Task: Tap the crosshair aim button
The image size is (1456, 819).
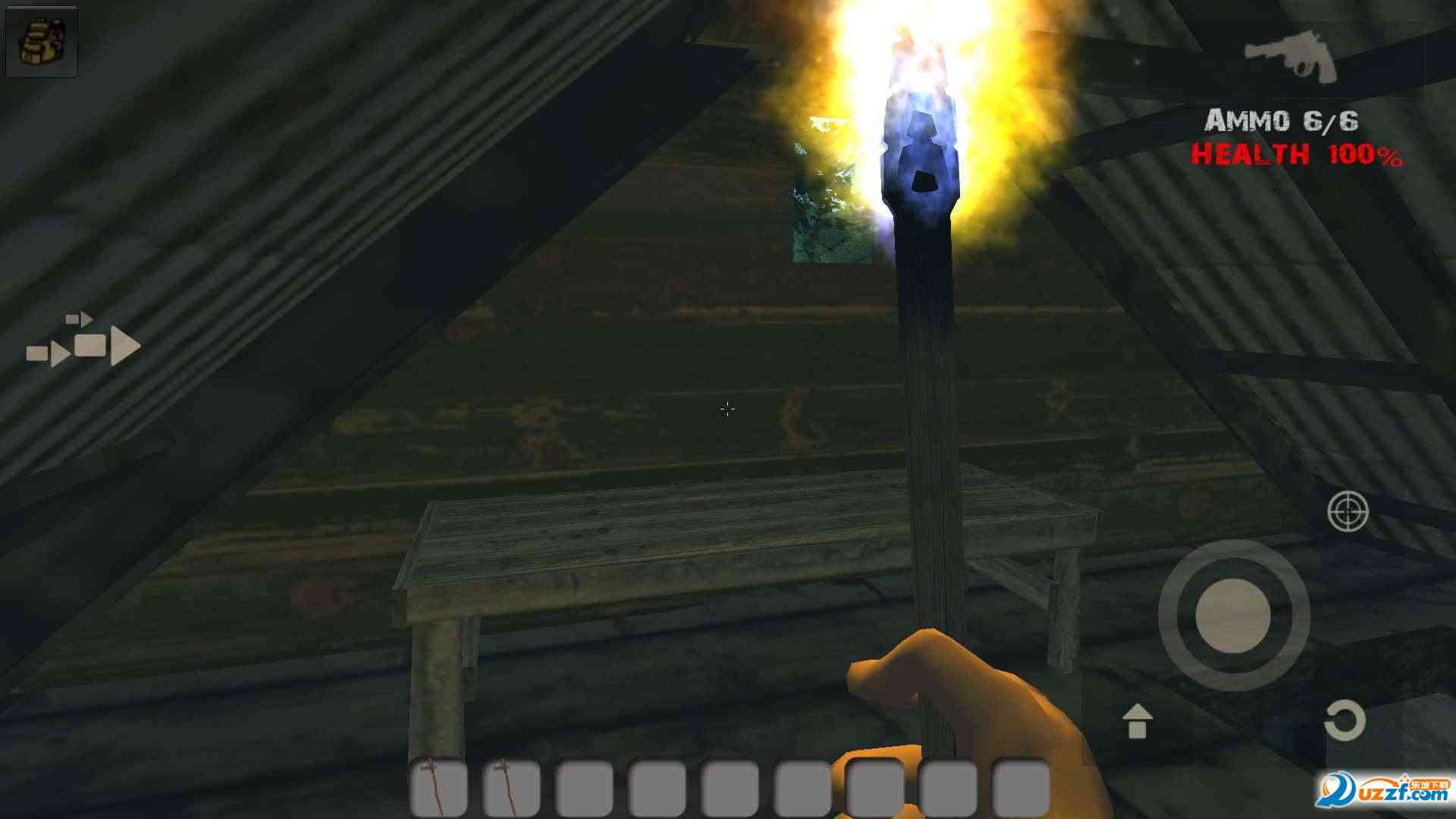Action: coord(1348,512)
